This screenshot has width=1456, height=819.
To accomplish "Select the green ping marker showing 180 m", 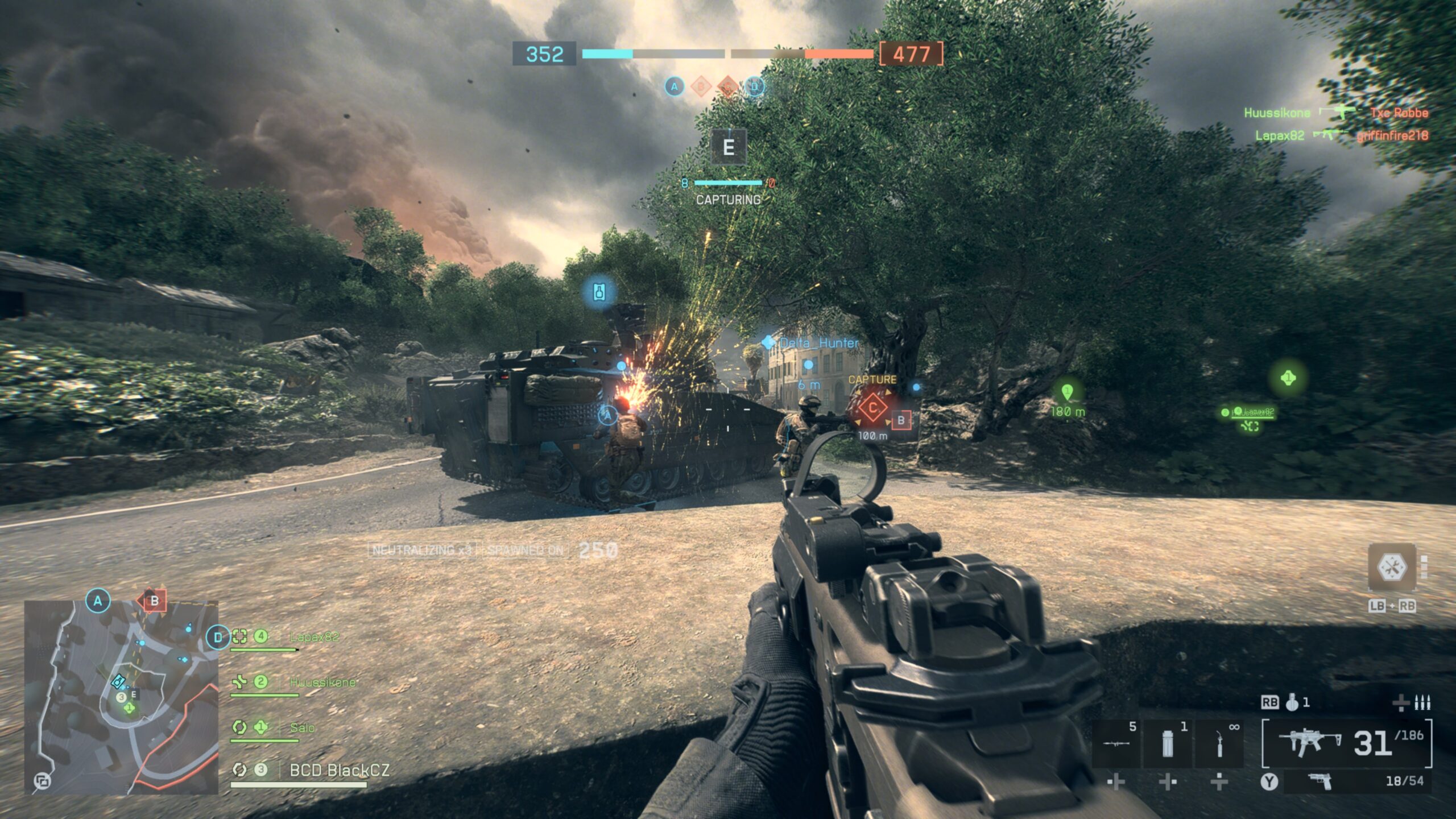I will coord(1067,392).
